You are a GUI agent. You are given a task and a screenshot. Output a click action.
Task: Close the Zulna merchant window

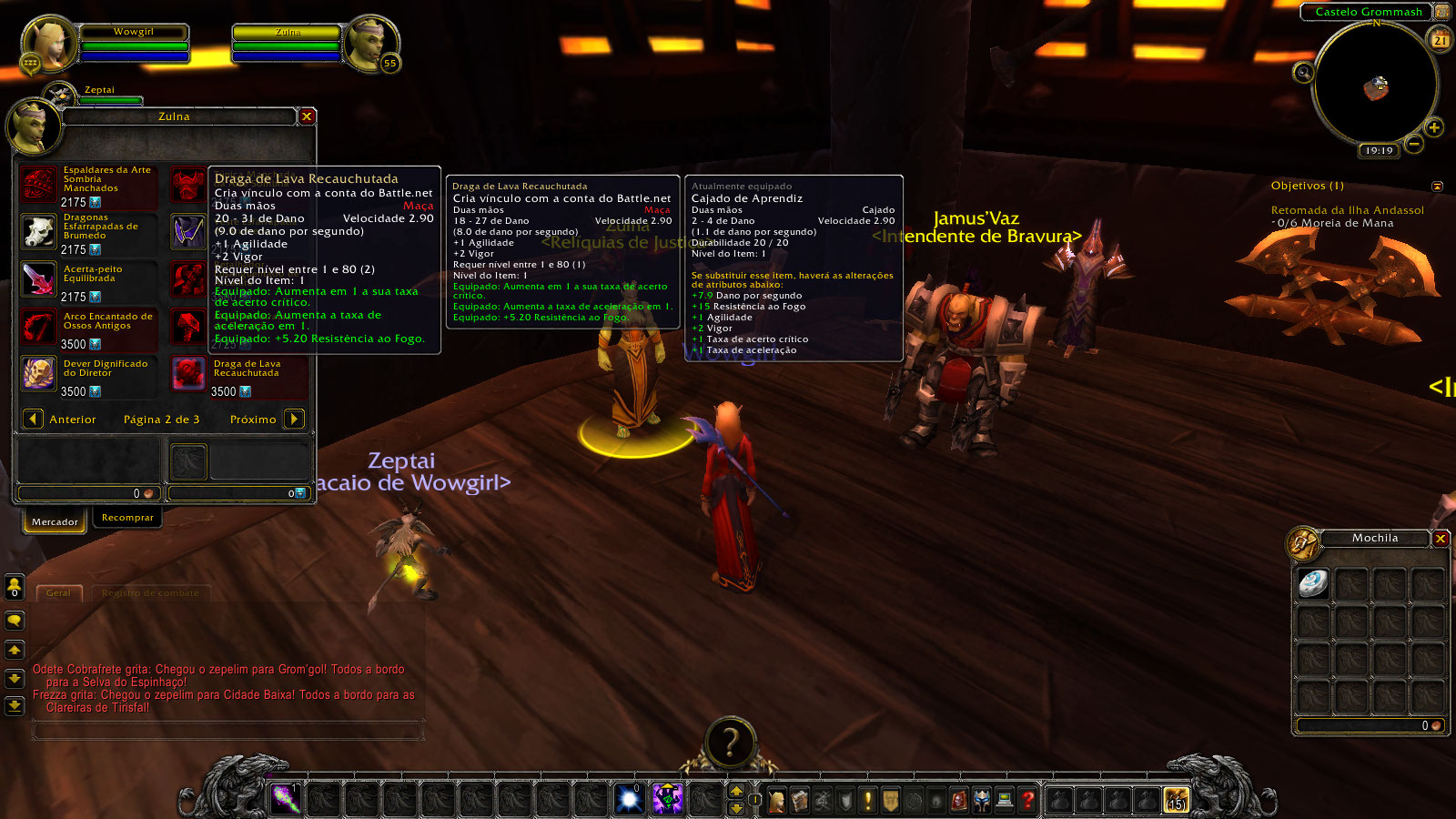click(x=307, y=116)
